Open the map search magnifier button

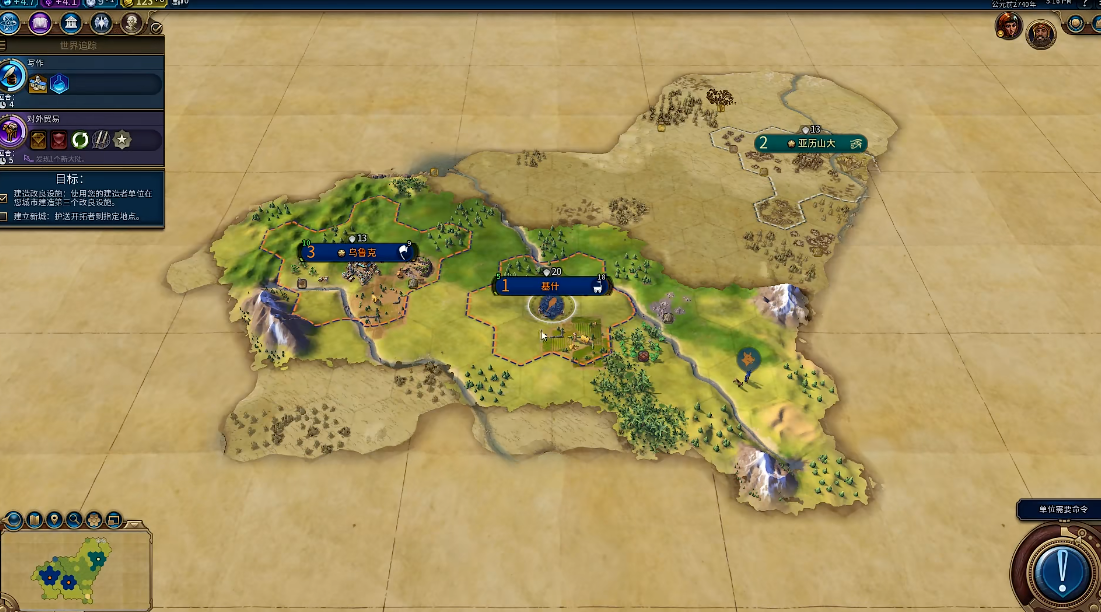[74, 519]
